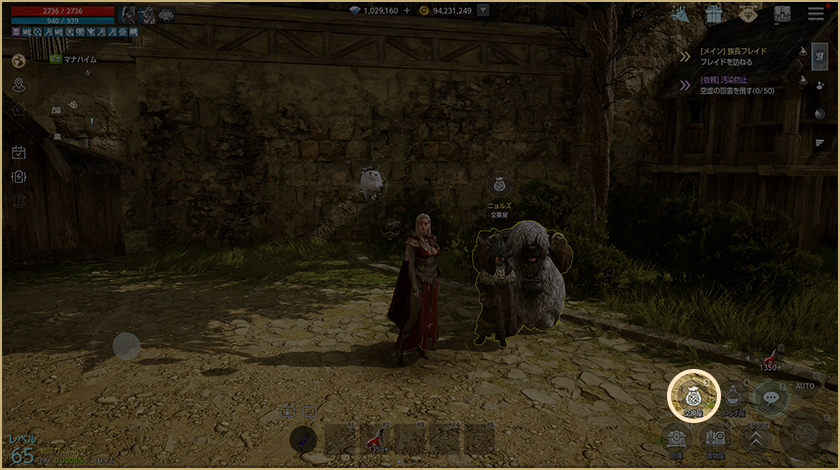
Task: Open the world map globe icon
Action: point(18,61)
